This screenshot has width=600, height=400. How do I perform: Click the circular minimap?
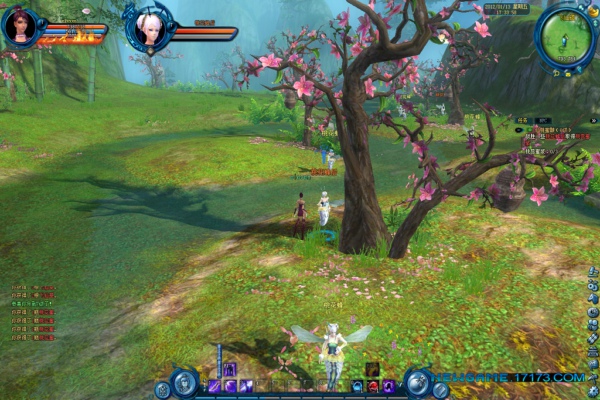pos(565,35)
